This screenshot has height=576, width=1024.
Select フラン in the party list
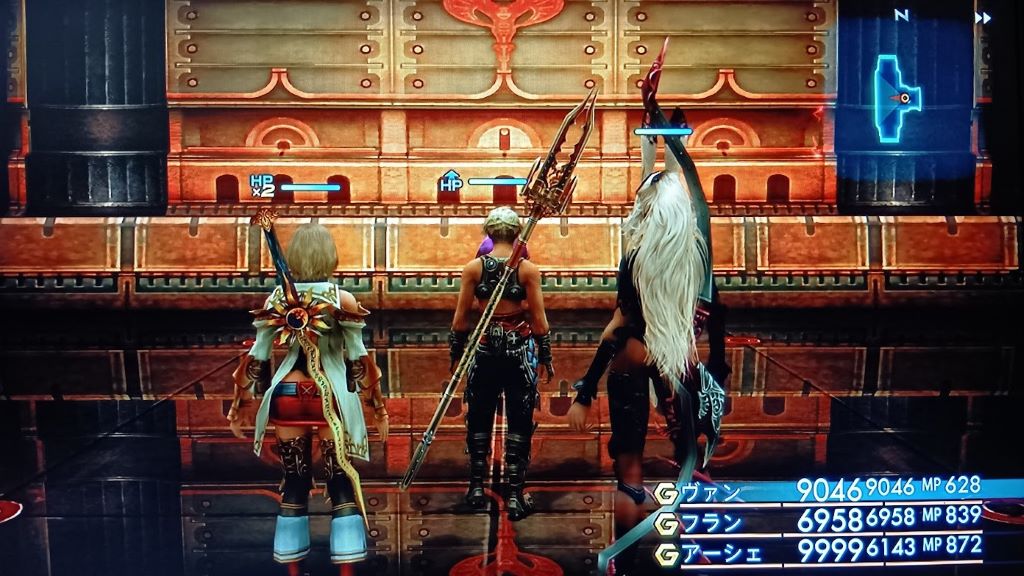coord(711,521)
